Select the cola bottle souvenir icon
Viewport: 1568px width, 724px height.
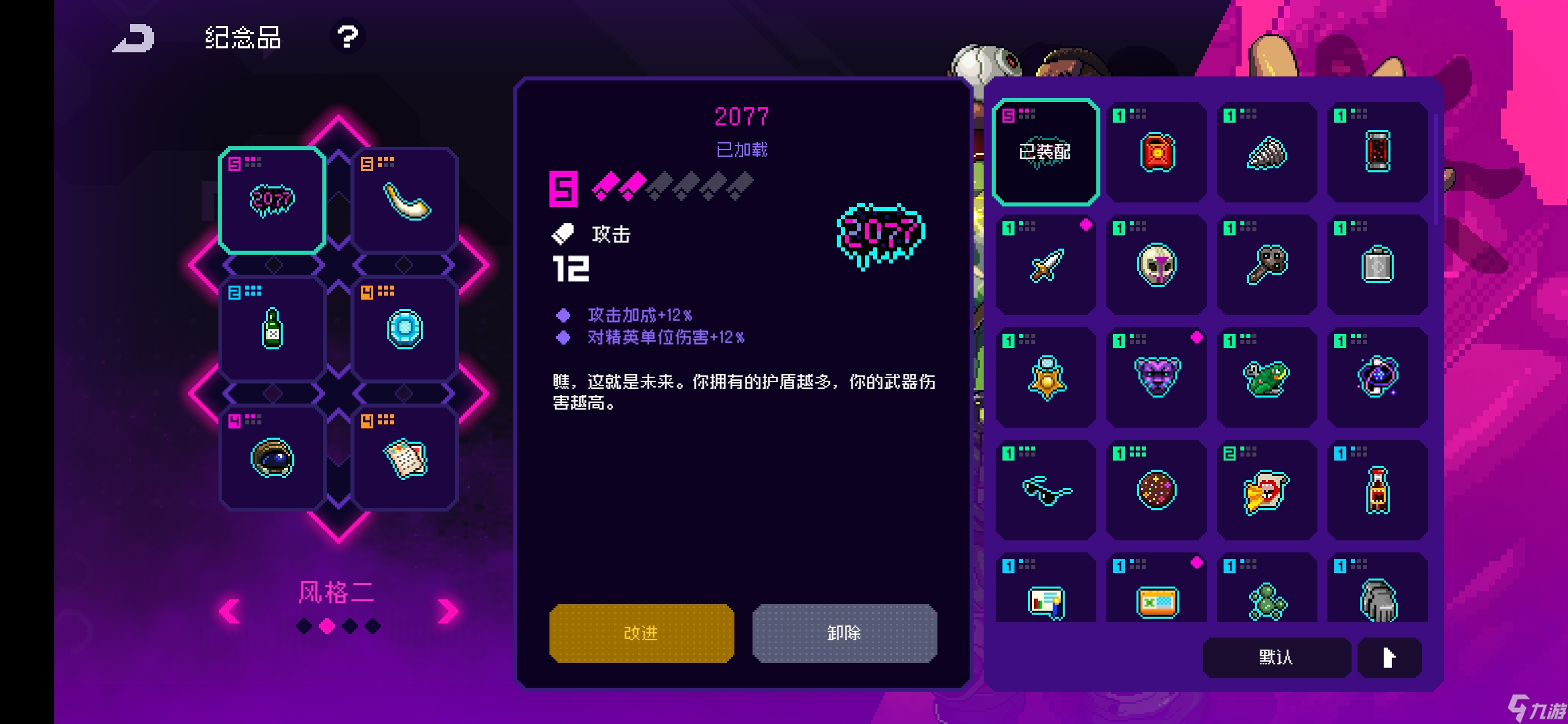coord(1378,489)
